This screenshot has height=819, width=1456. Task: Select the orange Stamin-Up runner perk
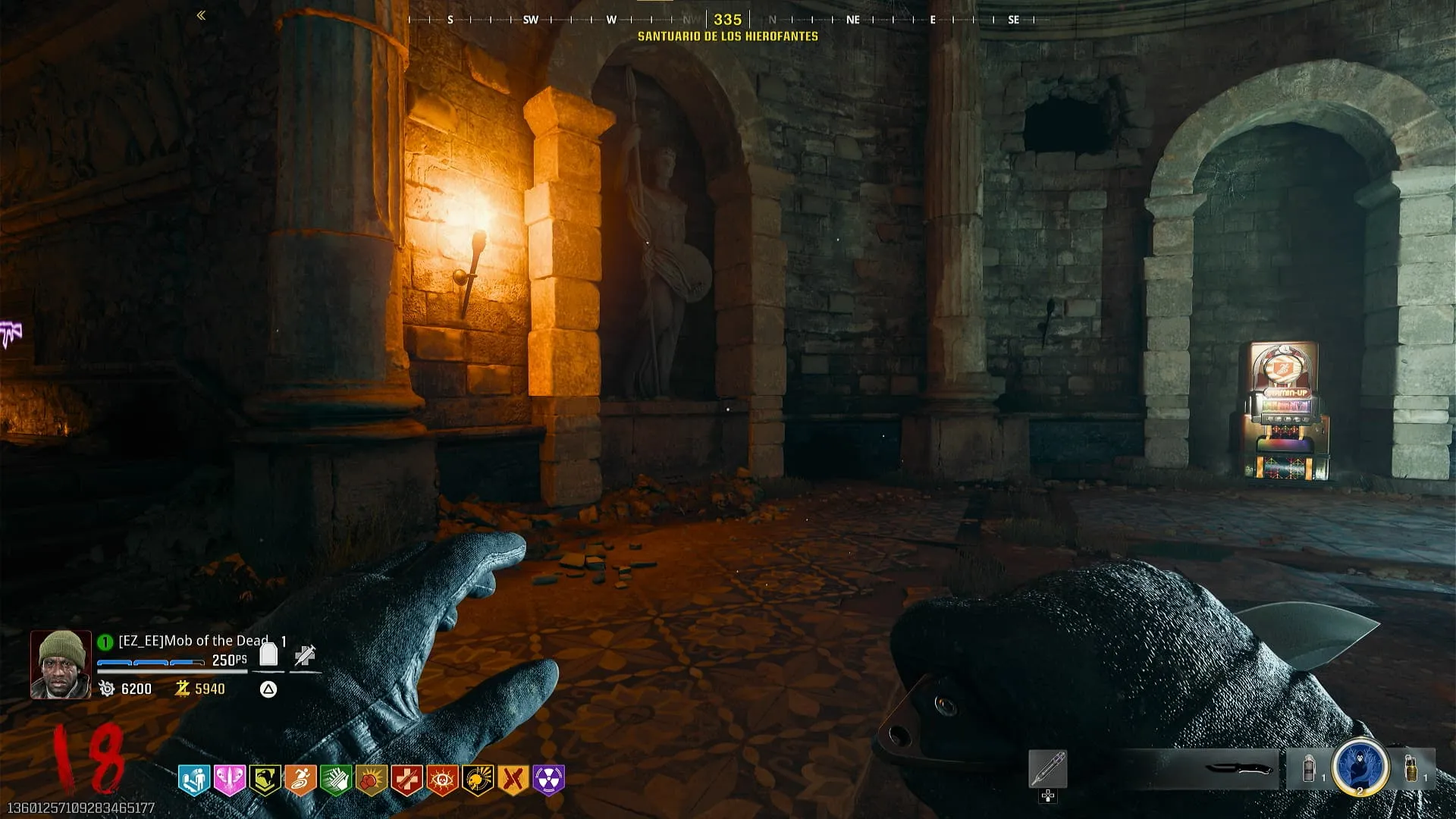click(300, 780)
